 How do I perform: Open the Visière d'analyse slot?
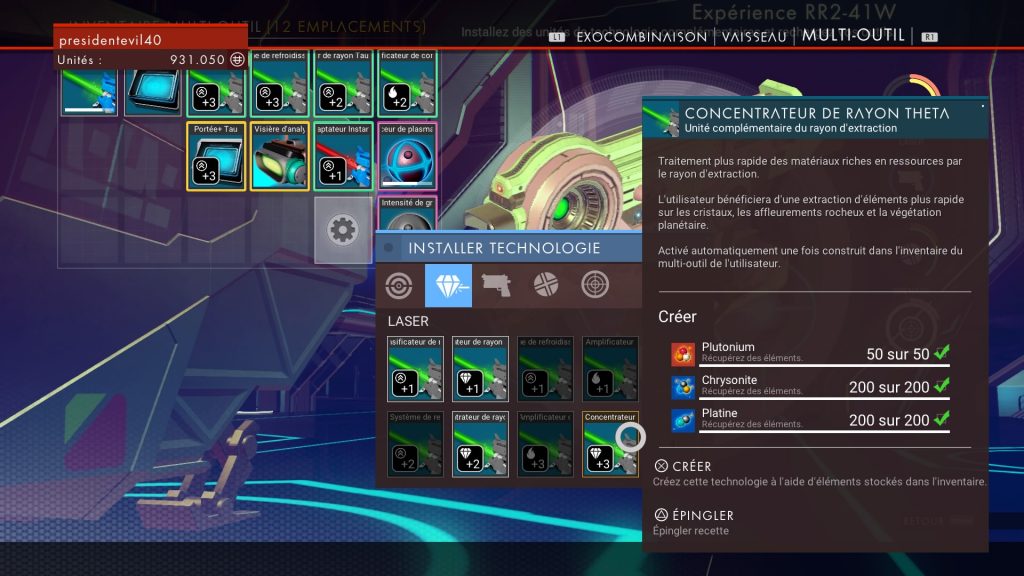[x=280, y=156]
